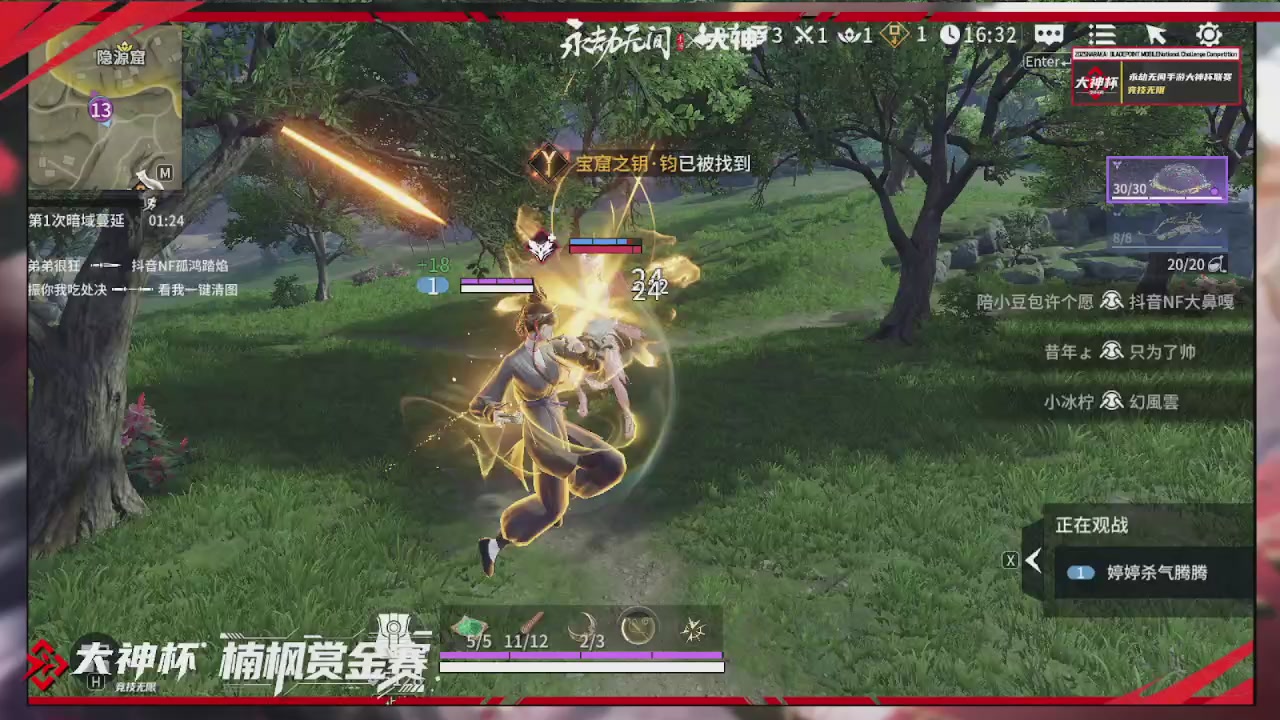Image resolution: width=1280 pixels, height=720 pixels.
Task: Use the jade armor repair item (5/5)
Action: tap(471, 624)
